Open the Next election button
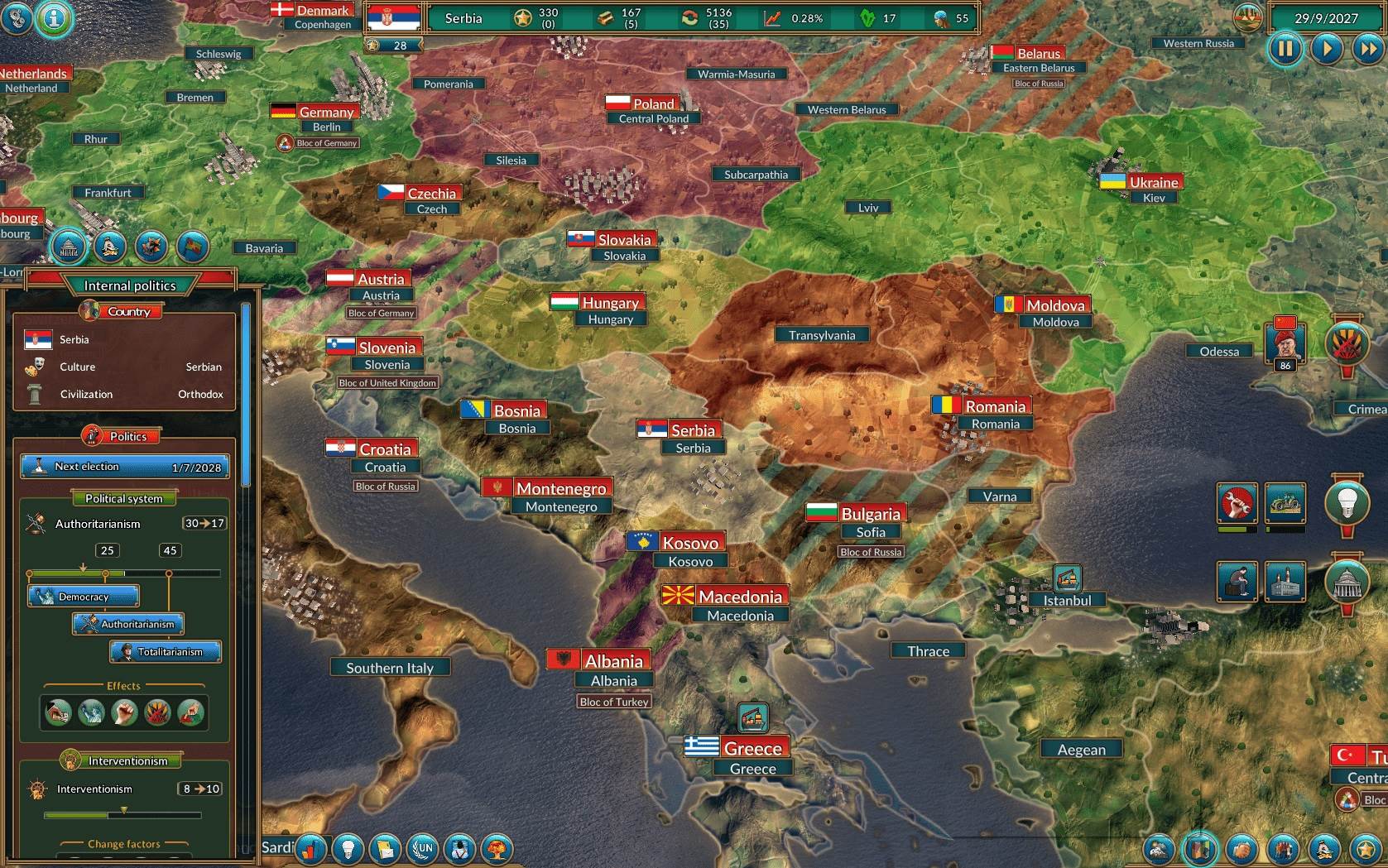Screen dimensions: 1388x868 124,467
